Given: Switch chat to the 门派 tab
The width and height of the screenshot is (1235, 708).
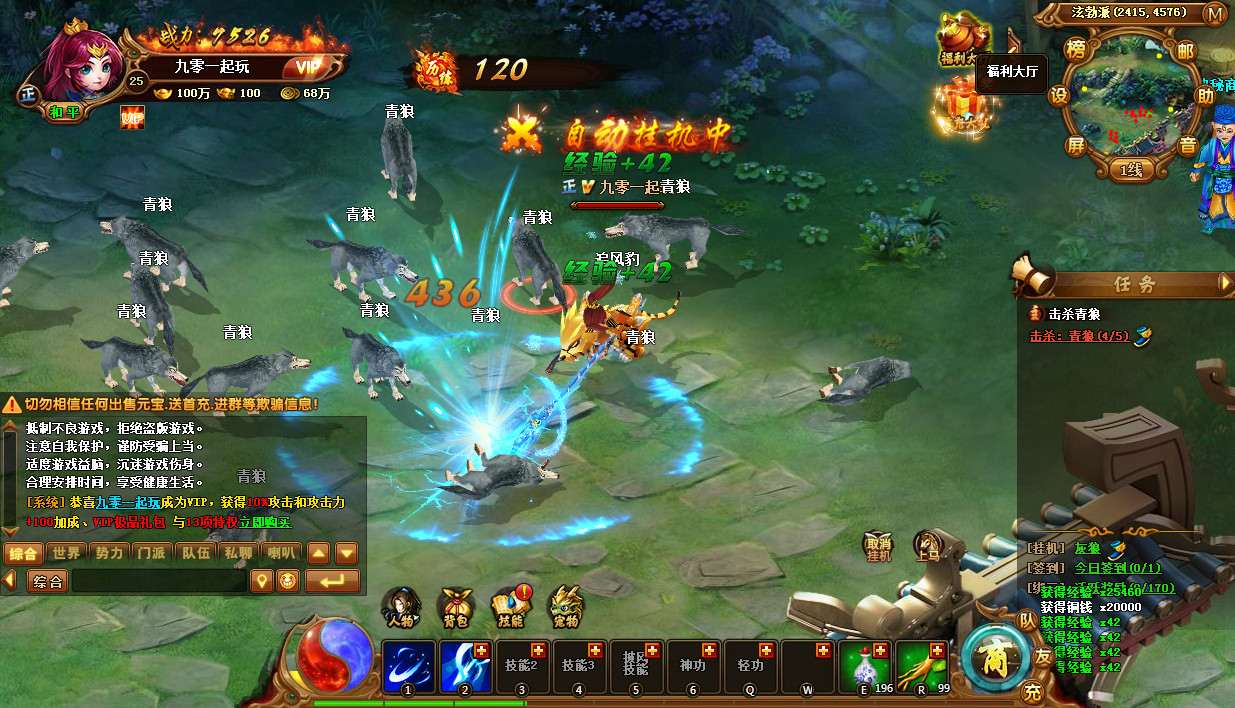Looking at the screenshot, I should tap(151, 553).
